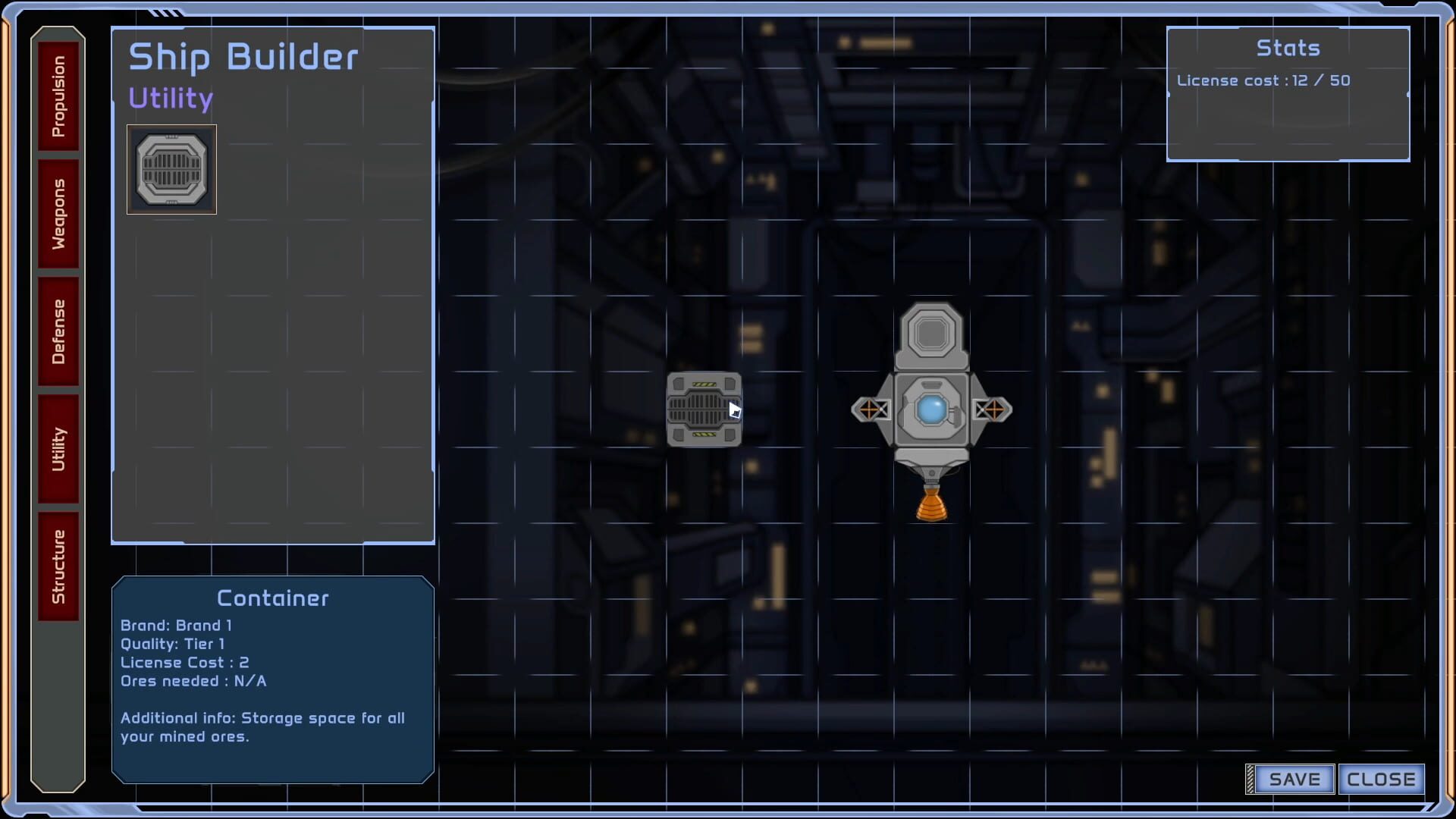Click the blue orb in the cockpit center
This screenshot has height=819, width=1456.
click(x=931, y=408)
